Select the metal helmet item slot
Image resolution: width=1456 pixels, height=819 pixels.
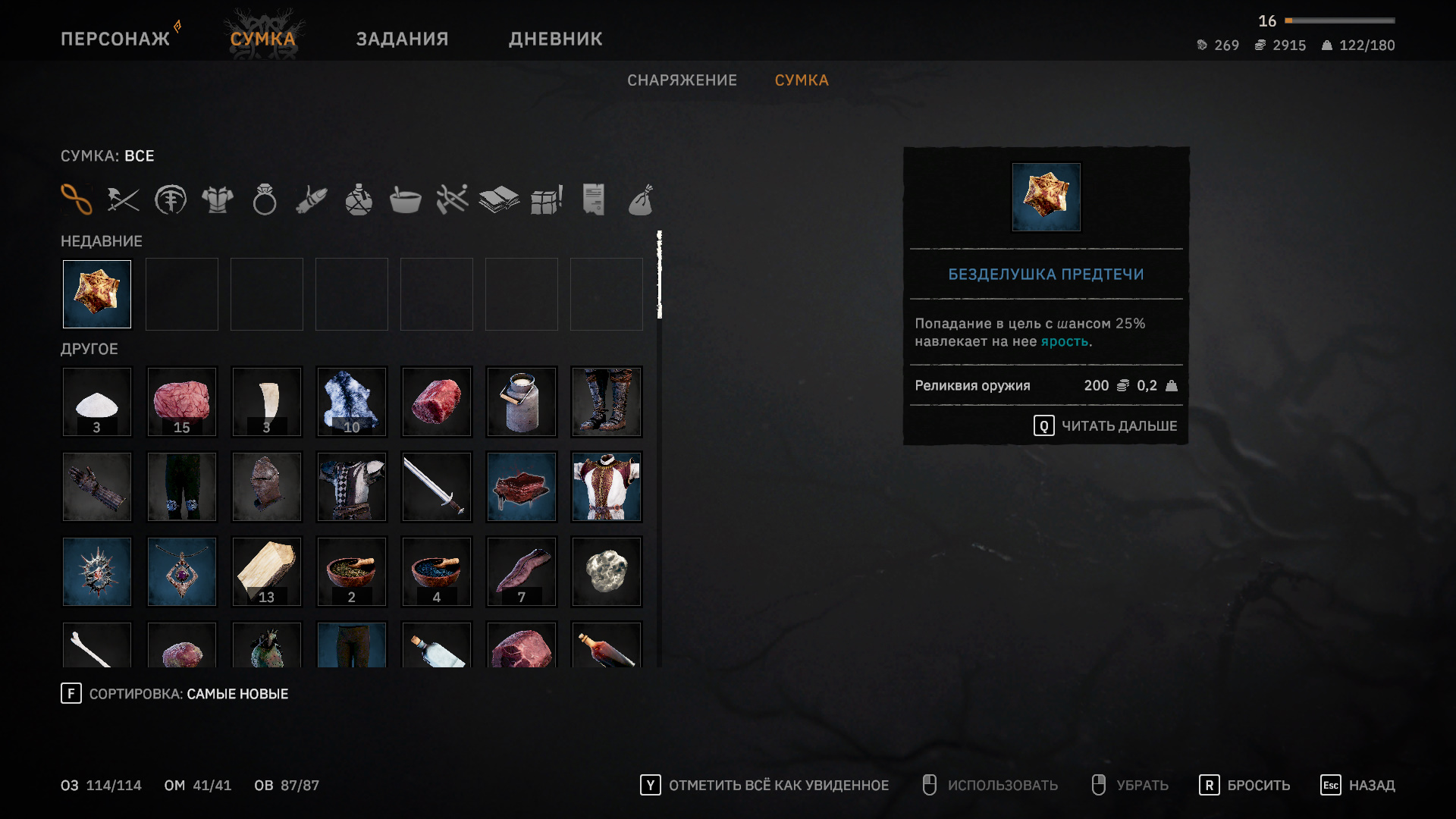click(267, 487)
